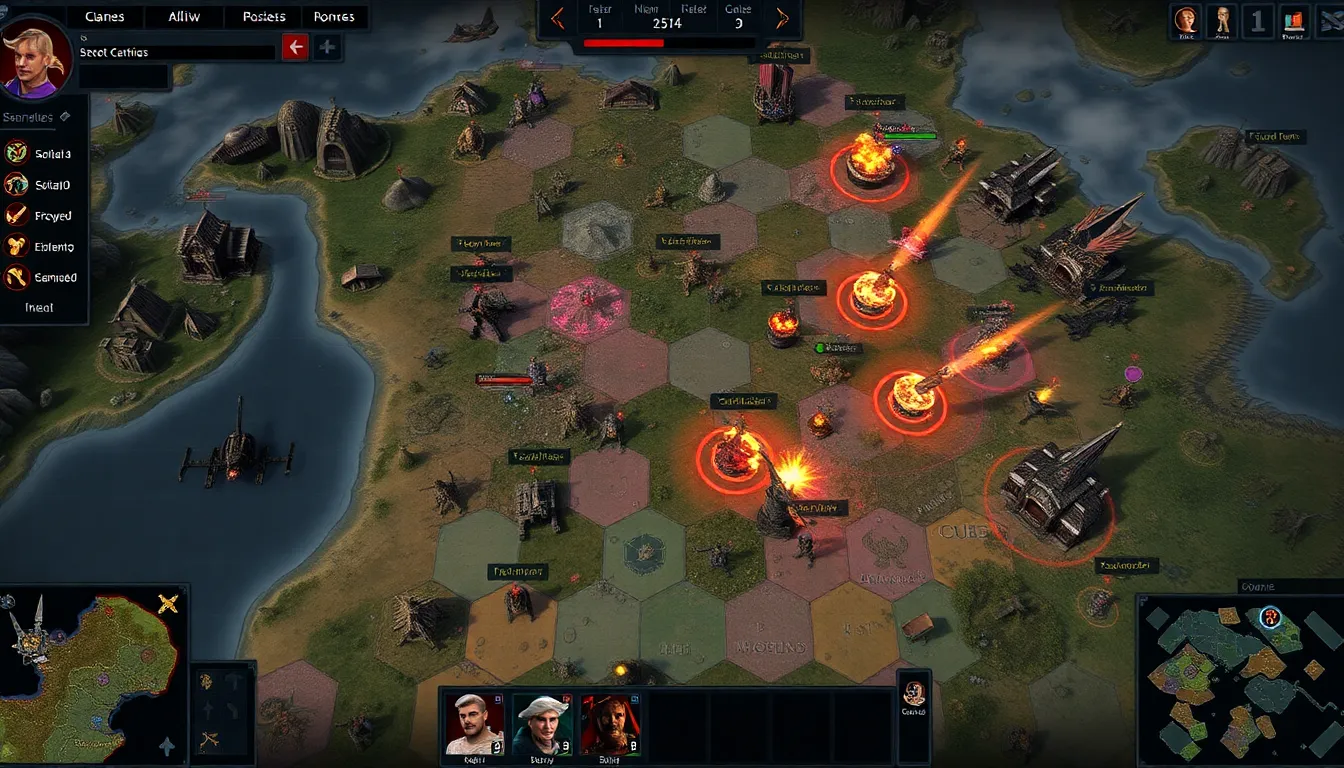
Task: Select the green Solfata resource icon
Action: coord(15,153)
